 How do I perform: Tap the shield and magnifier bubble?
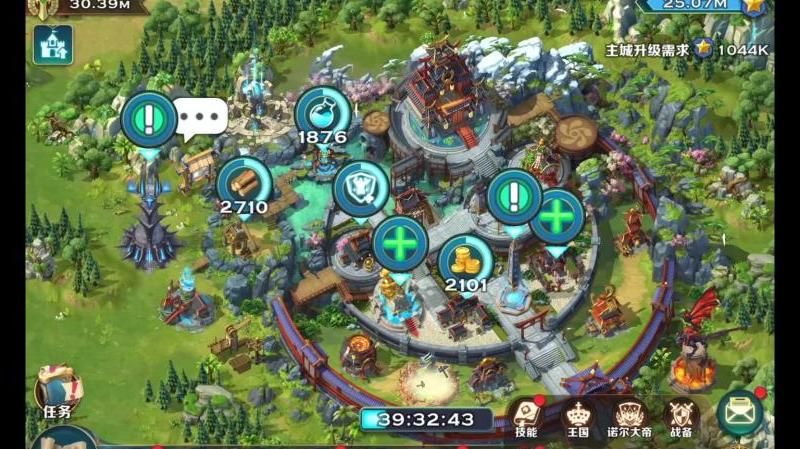pos(361,187)
